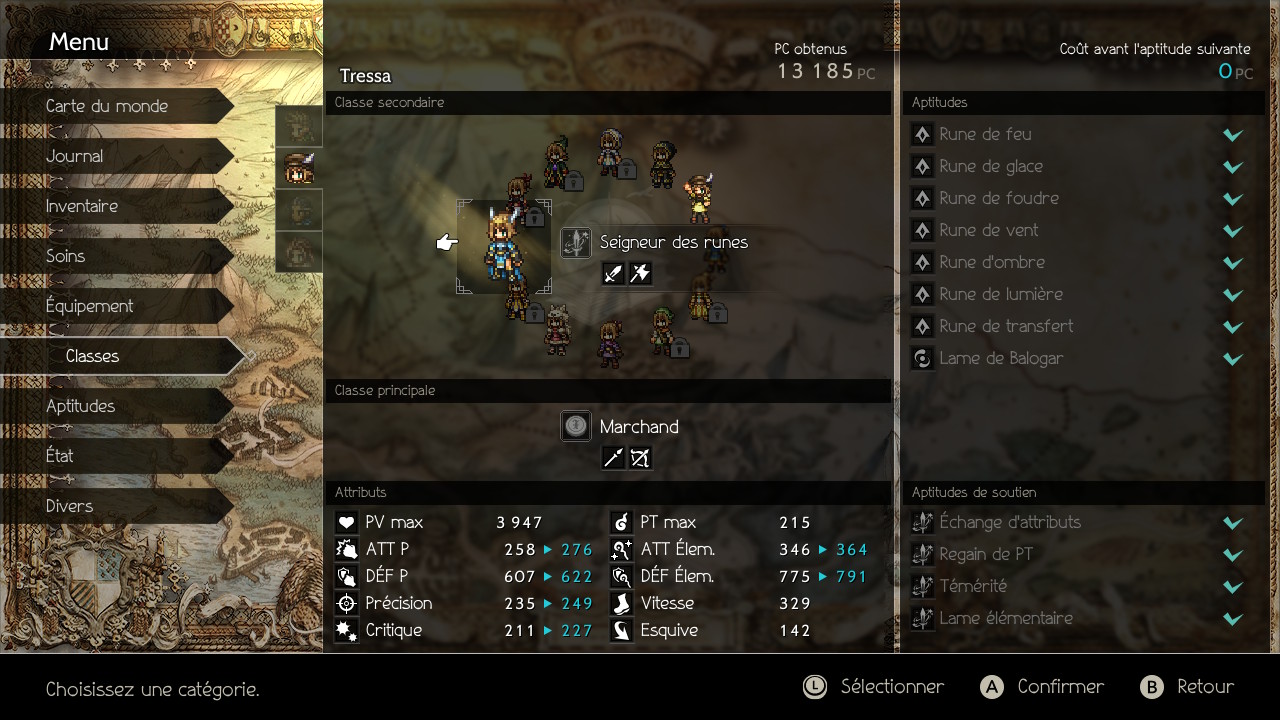Image resolution: width=1280 pixels, height=720 pixels.
Task: Open the Inventaire menu
Action: [82, 206]
